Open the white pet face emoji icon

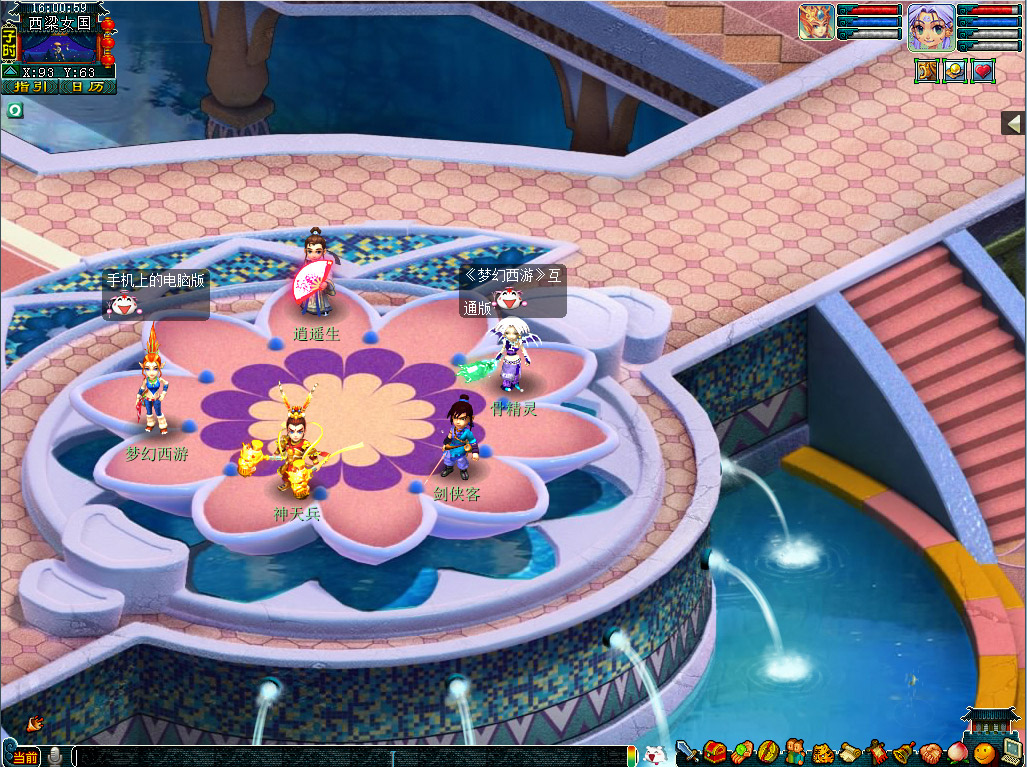point(655,754)
